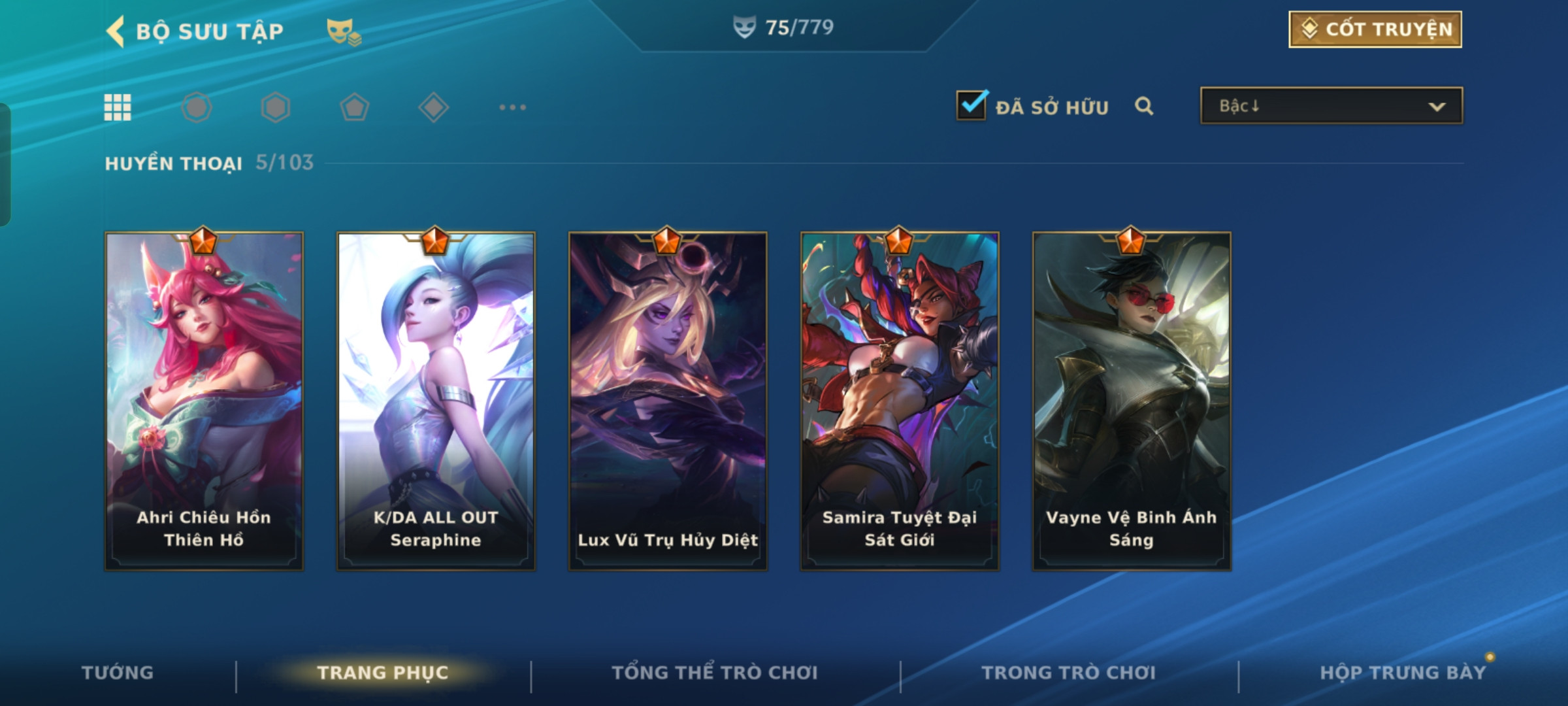Screen dimensions: 1568x706
Task: View Lux Vũ Trụ Hủy Diệt skin
Action: 668,401
